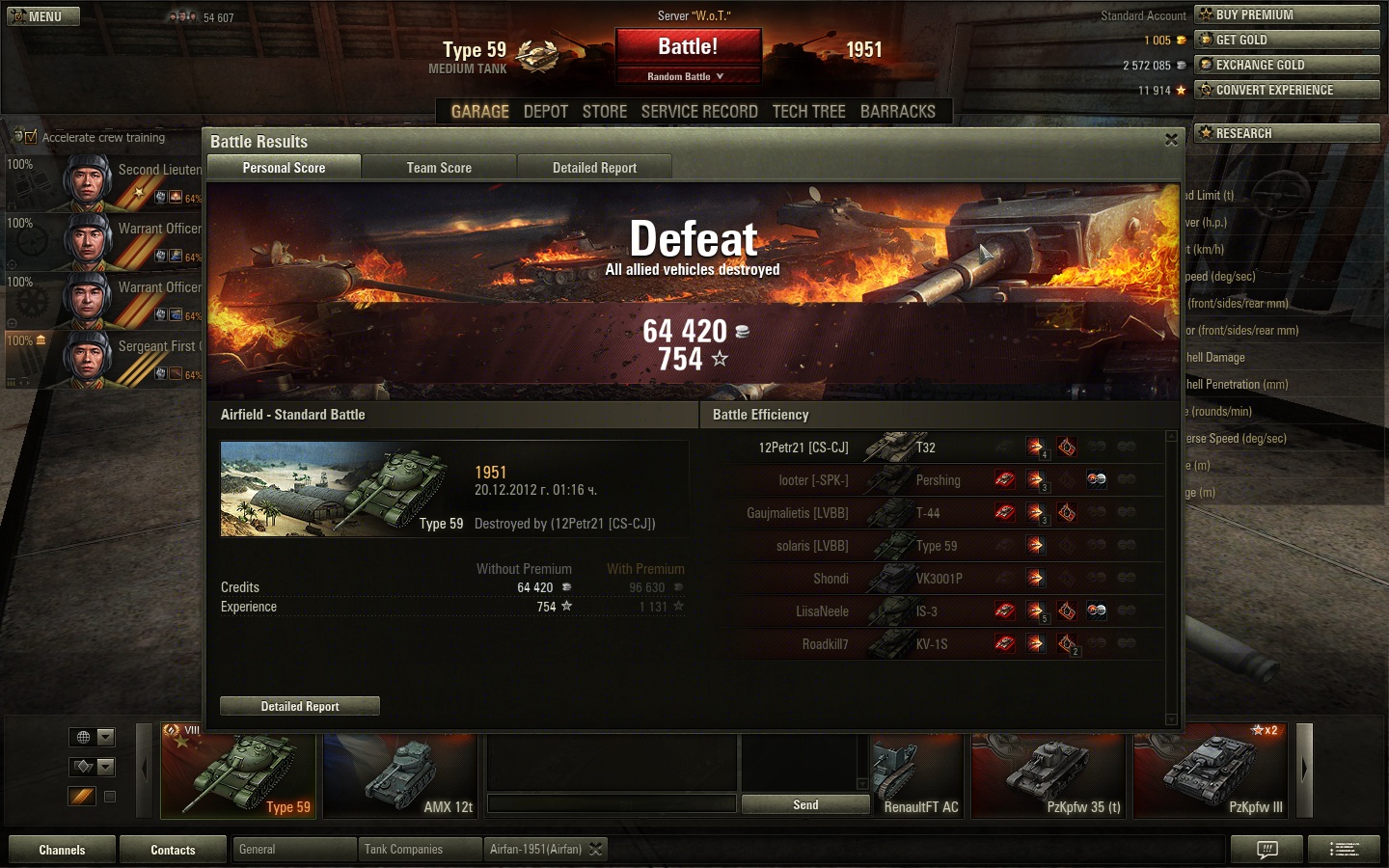Viewport: 1389px width, 868px height.
Task: Select the PzKpfw 35 (t) tank
Action: coord(1048,776)
